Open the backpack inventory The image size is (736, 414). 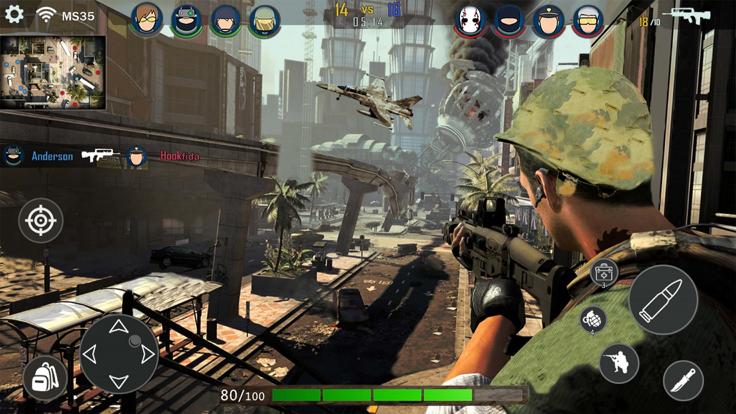point(44,378)
